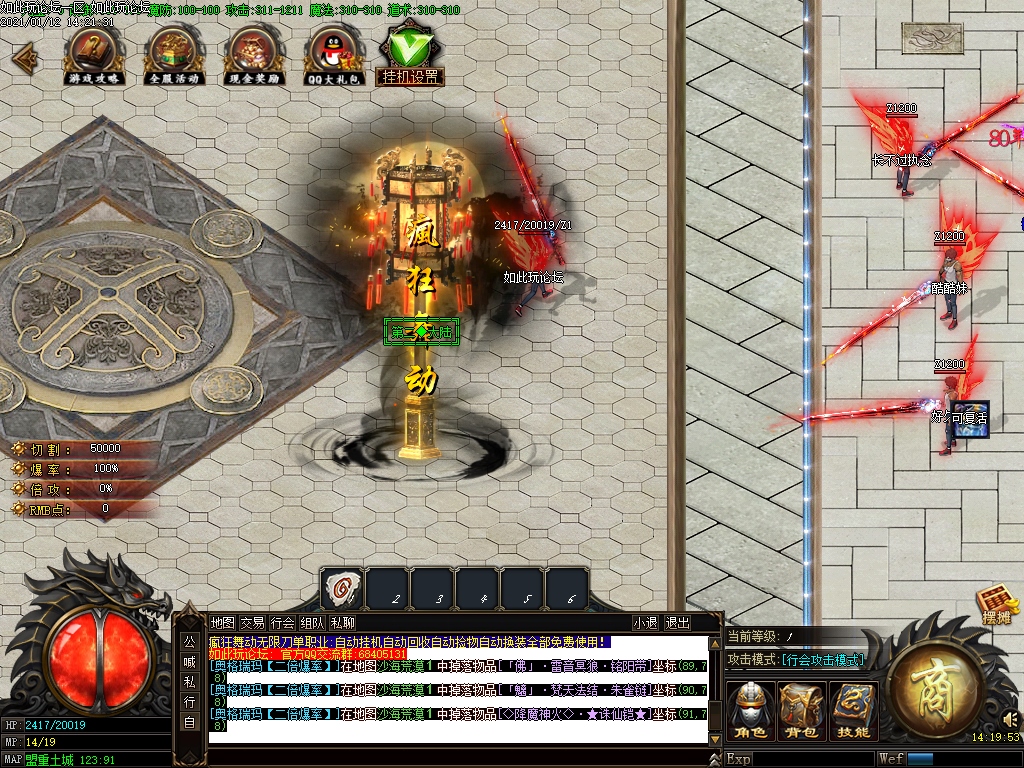This screenshot has height=768, width=1024.
Task: Open the 组队 team button
Action: point(312,622)
